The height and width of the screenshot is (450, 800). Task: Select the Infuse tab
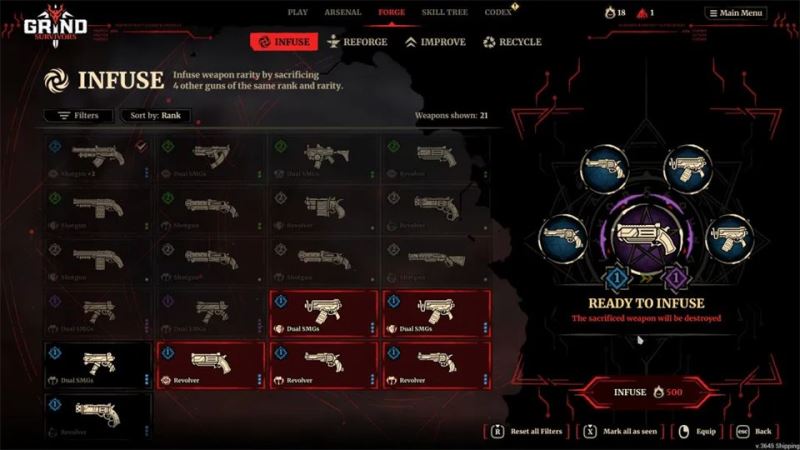click(283, 42)
